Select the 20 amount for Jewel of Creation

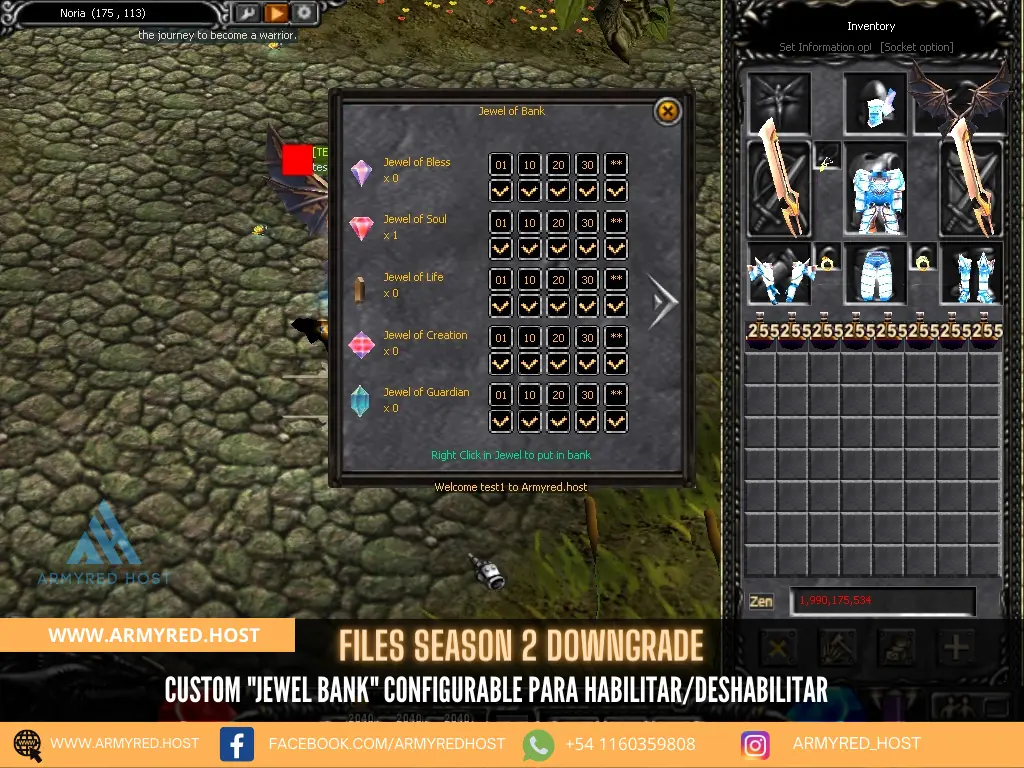click(558, 337)
